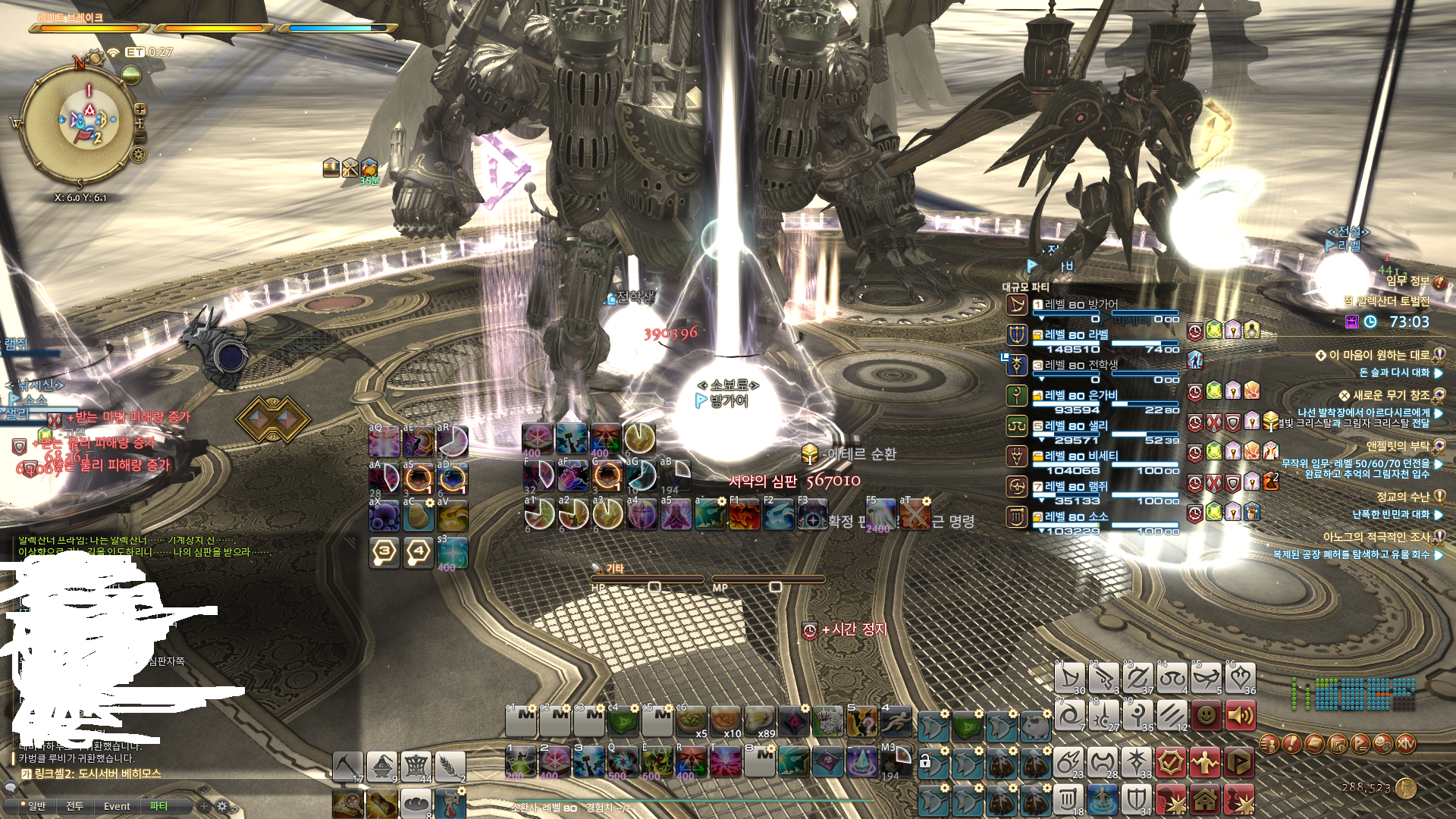Image resolution: width=1456 pixels, height=819 pixels.
Task: Click the red house icon
Action: [x=1206, y=799]
